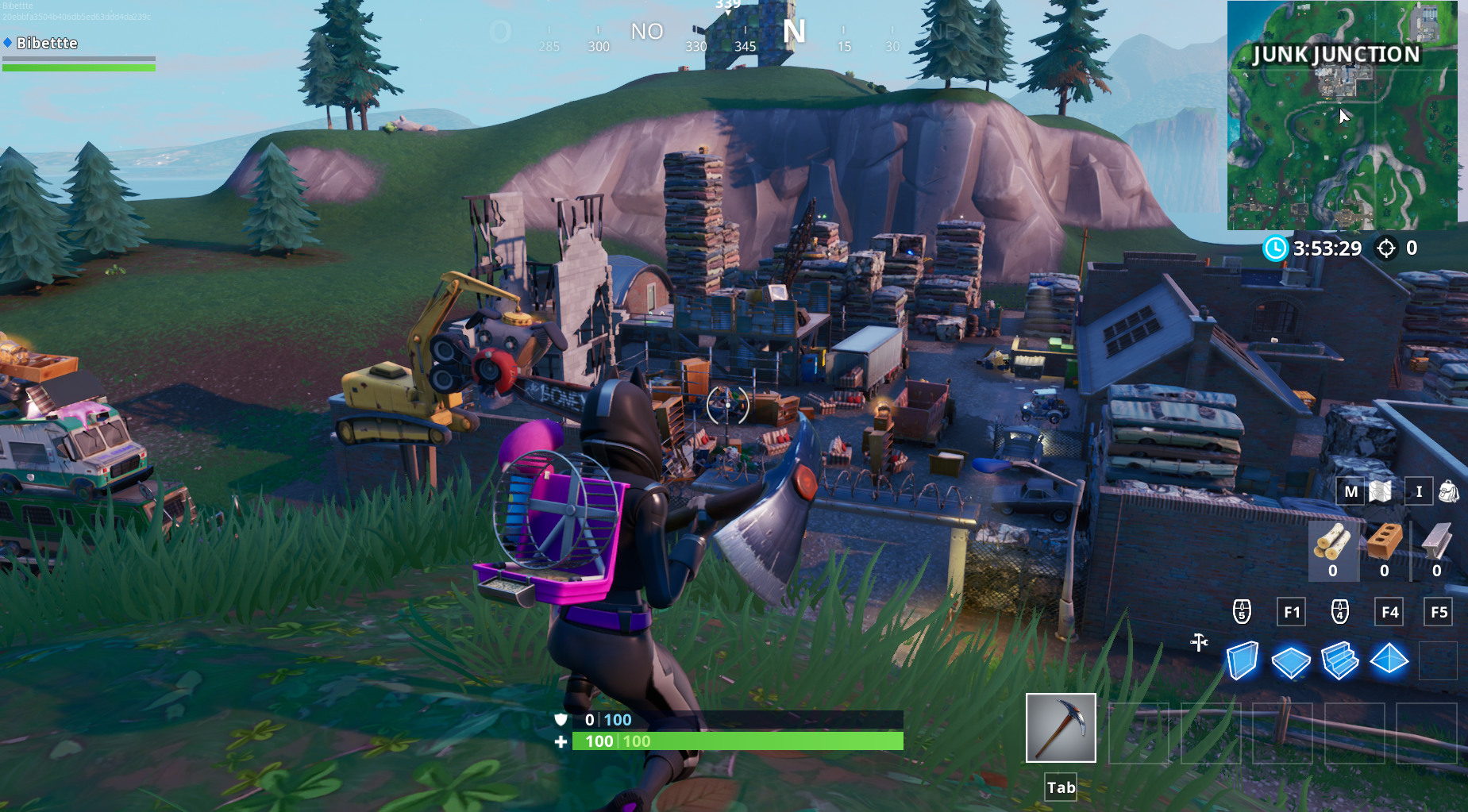Click the mouse button 5 keybind icon
Viewport: 1468px width, 812px height.
[x=1241, y=611]
